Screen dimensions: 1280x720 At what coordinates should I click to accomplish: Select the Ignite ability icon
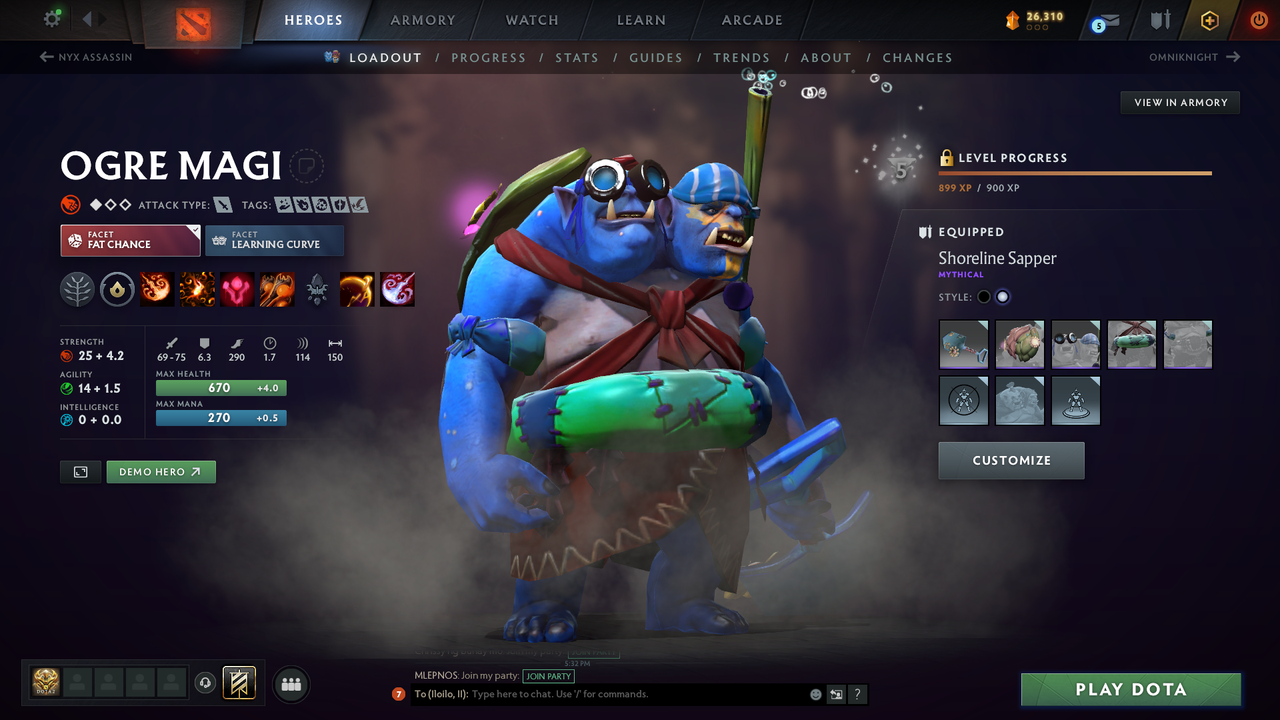pyautogui.click(x=197, y=289)
